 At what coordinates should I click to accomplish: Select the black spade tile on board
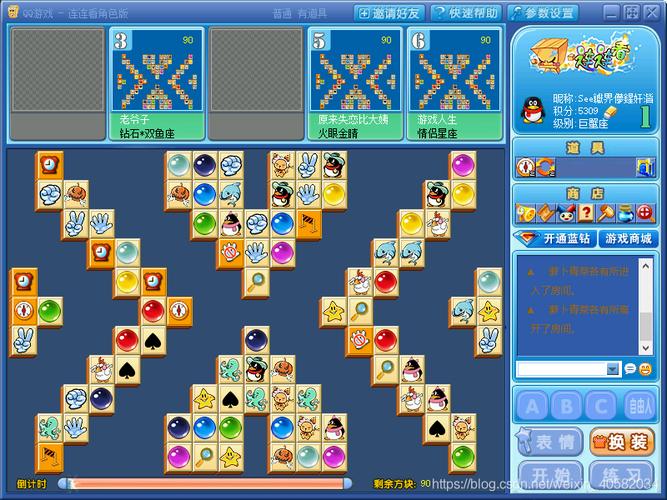click(x=152, y=341)
